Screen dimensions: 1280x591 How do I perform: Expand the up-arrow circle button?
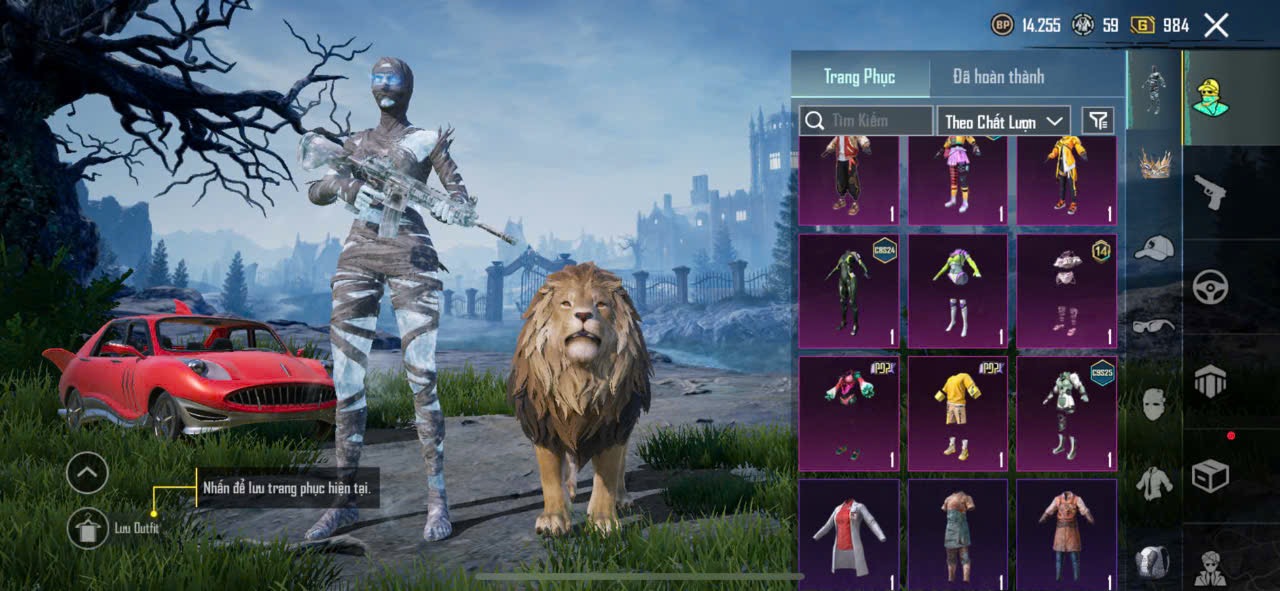[x=87, y=472]
